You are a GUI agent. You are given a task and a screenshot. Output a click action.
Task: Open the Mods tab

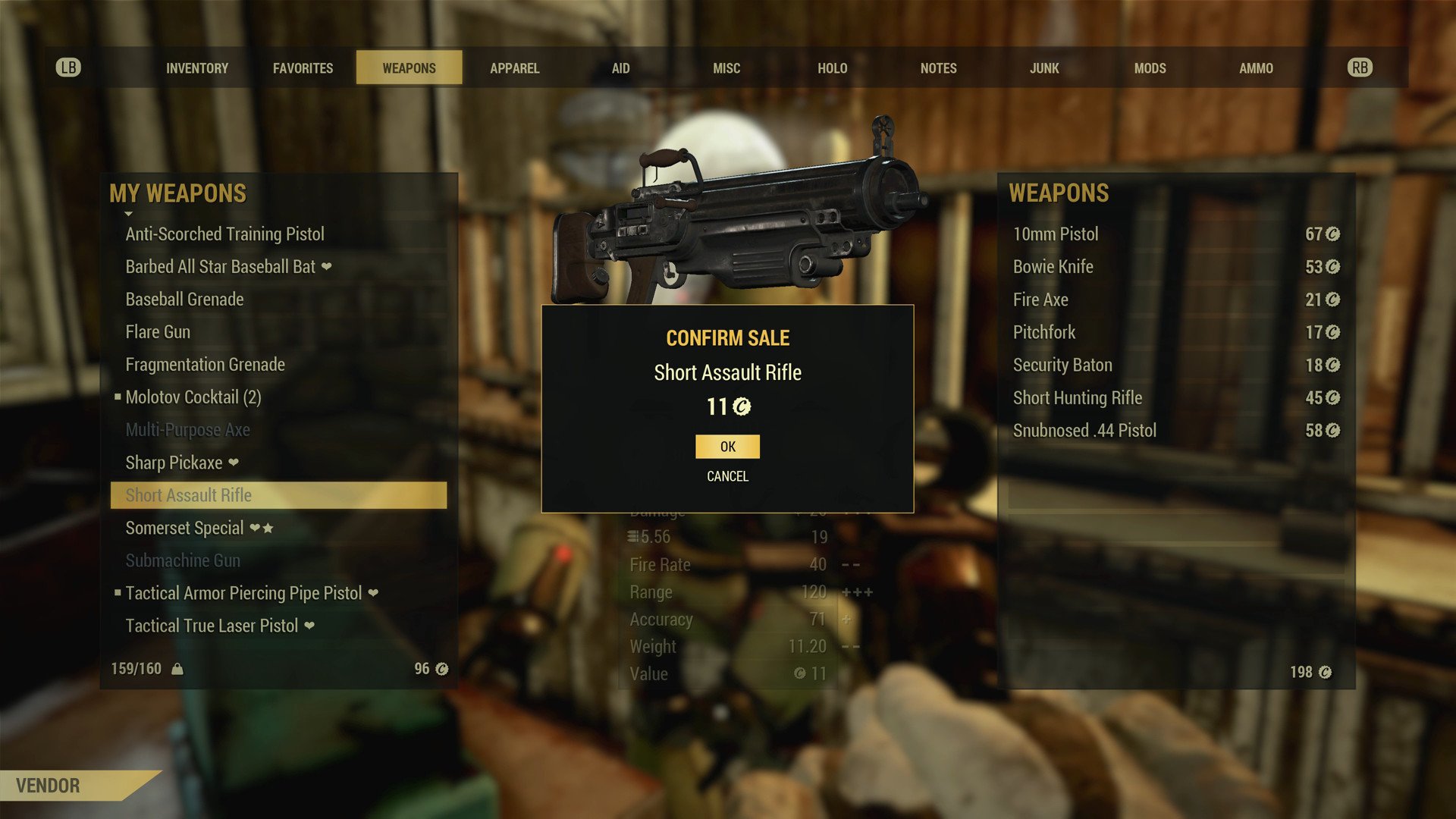1150,68
